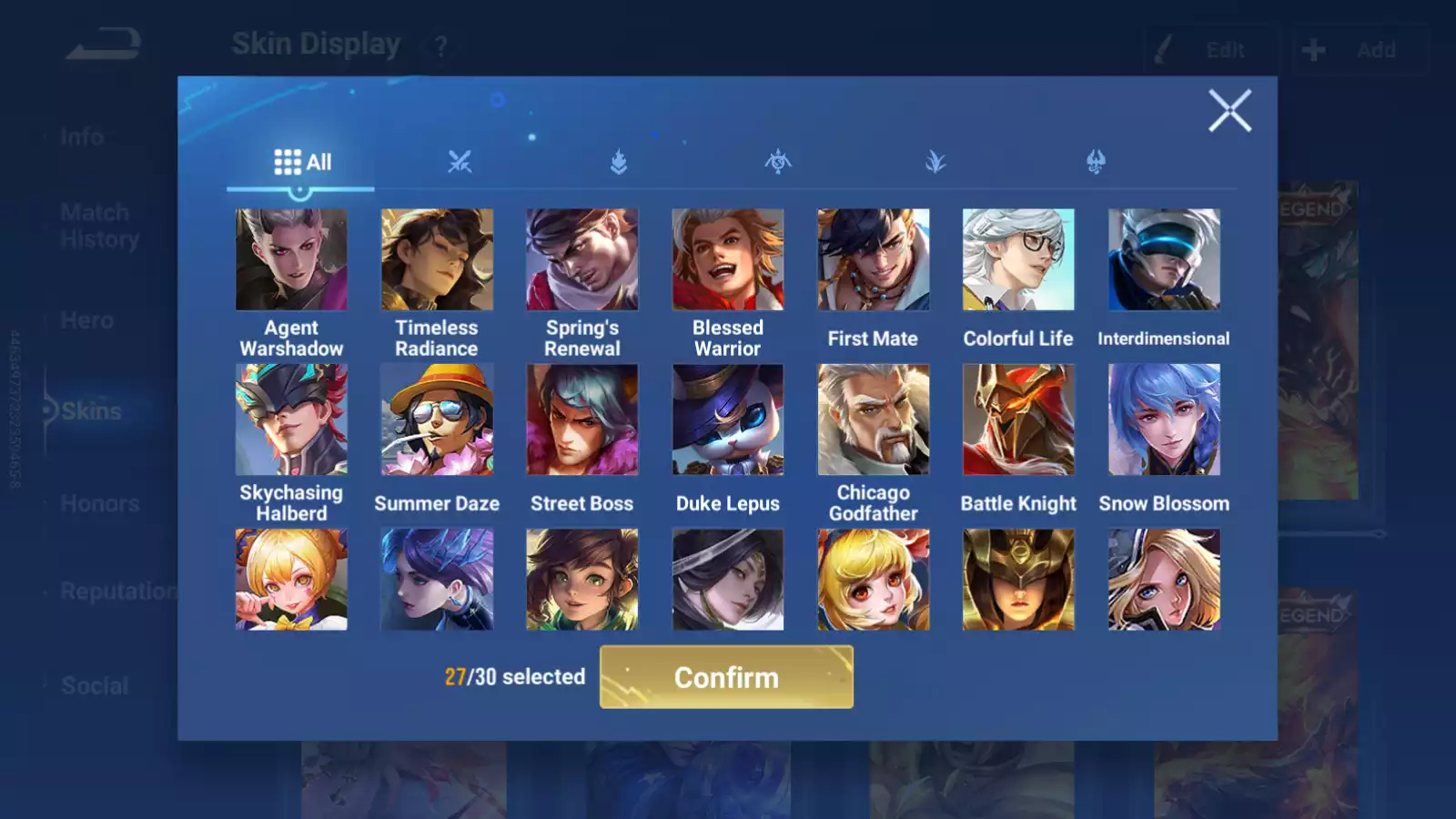Viewport: 1456px width, 819px height.
Task: Choose the Timeless Radiance skin
Action: (x=437, y=260)
